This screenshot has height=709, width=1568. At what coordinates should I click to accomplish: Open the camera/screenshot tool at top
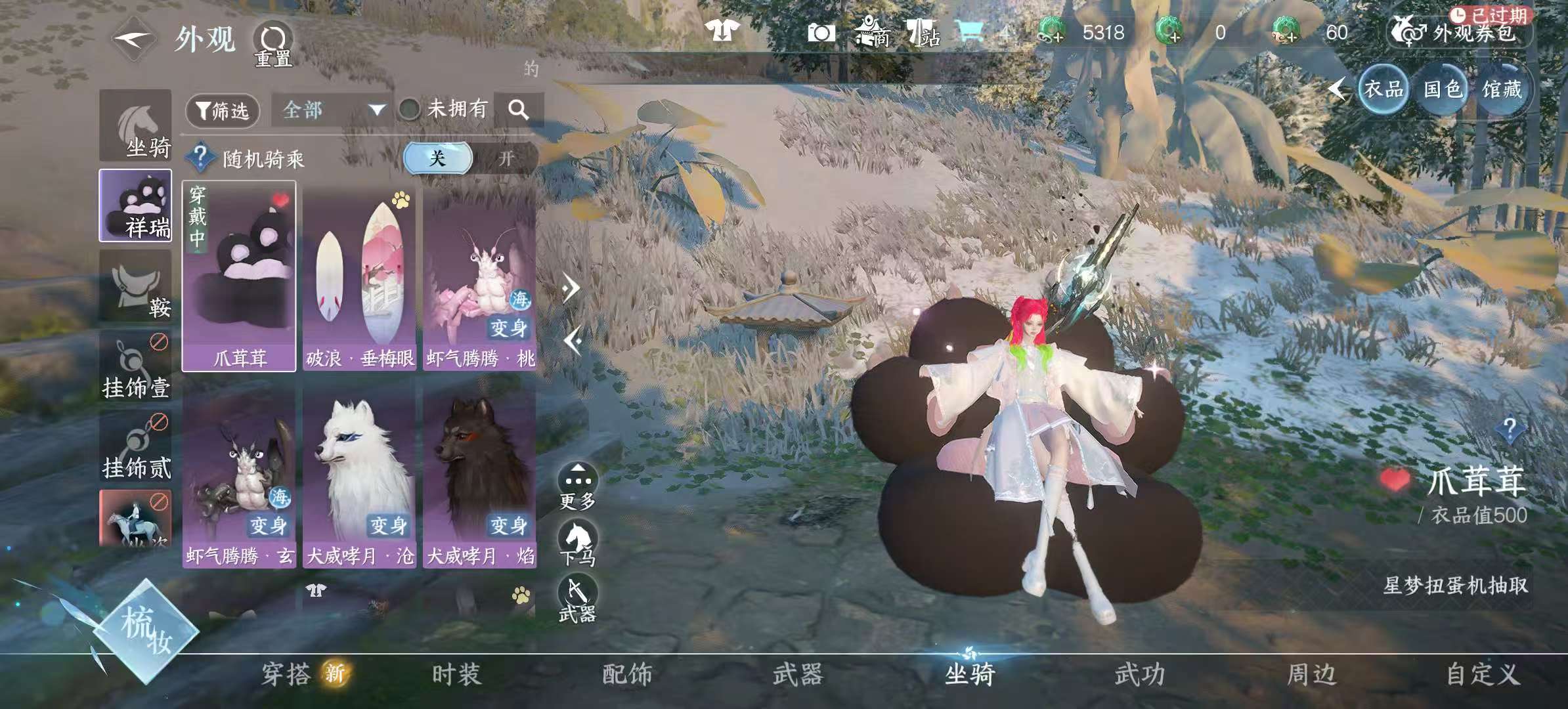822,31
